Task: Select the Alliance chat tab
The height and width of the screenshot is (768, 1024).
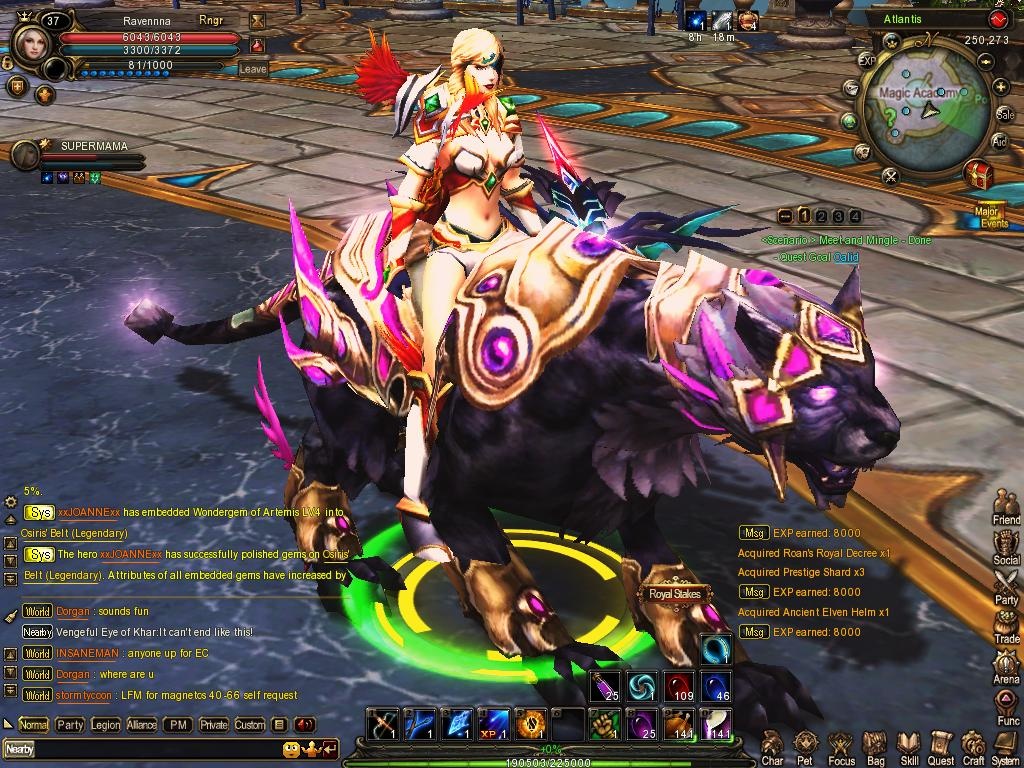Action: [141, 725]
